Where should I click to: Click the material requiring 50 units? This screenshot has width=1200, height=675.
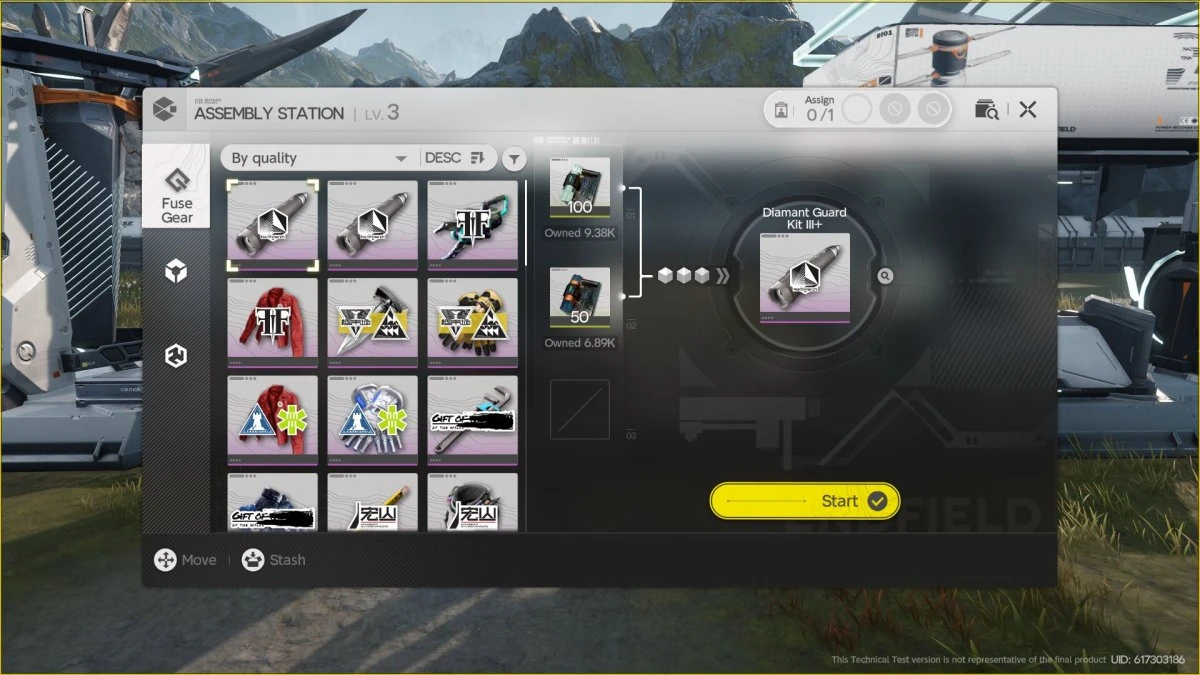580,297
